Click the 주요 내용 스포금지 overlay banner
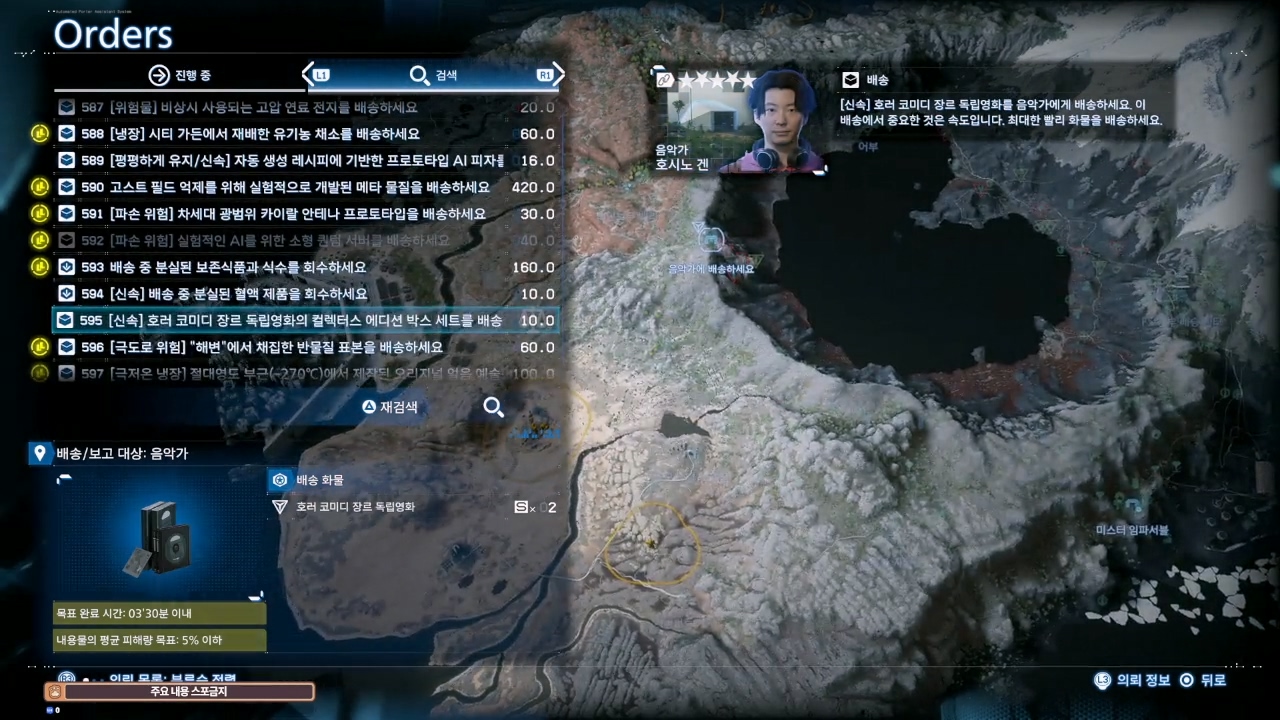Viewport: 1280px width, 720px height. tap(180, 692)
